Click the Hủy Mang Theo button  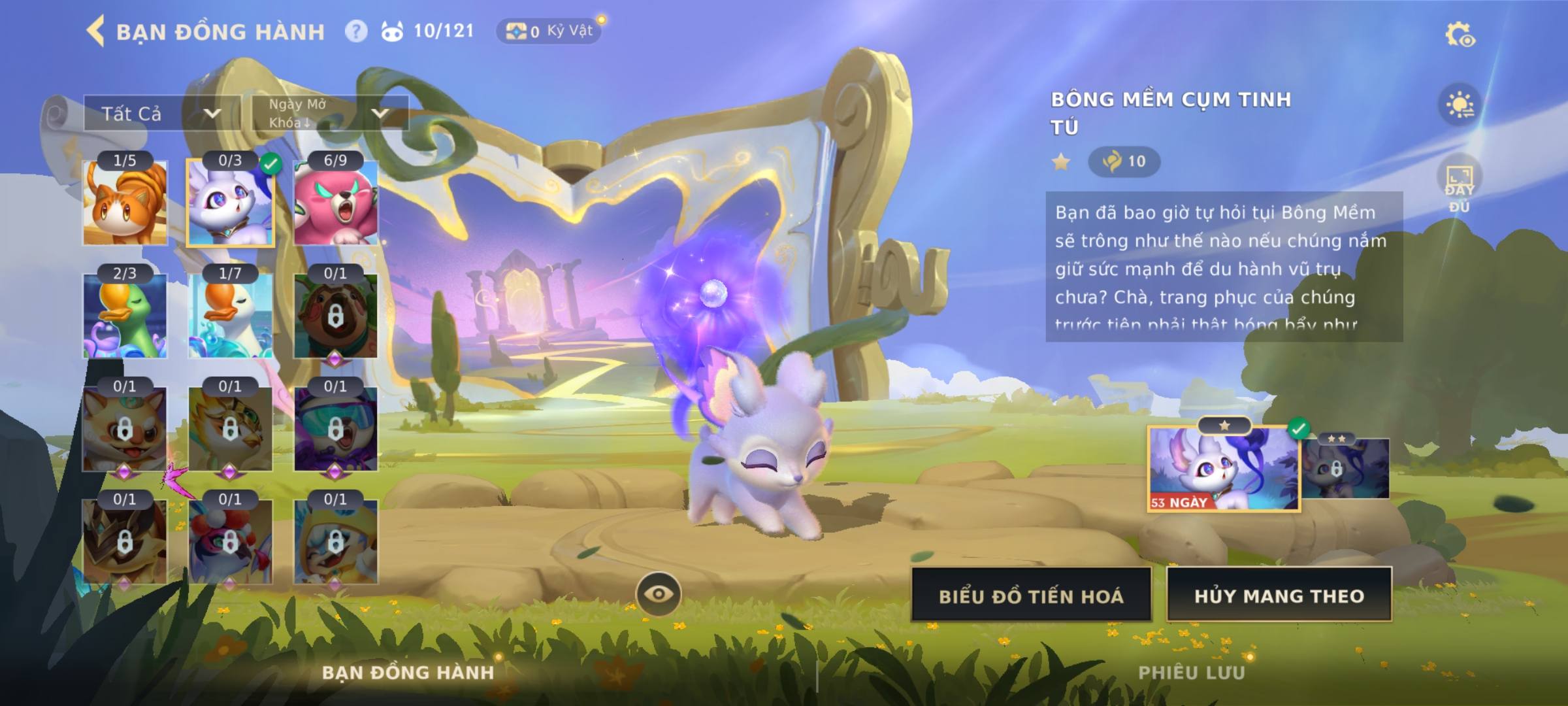(x=1279, y=596)
